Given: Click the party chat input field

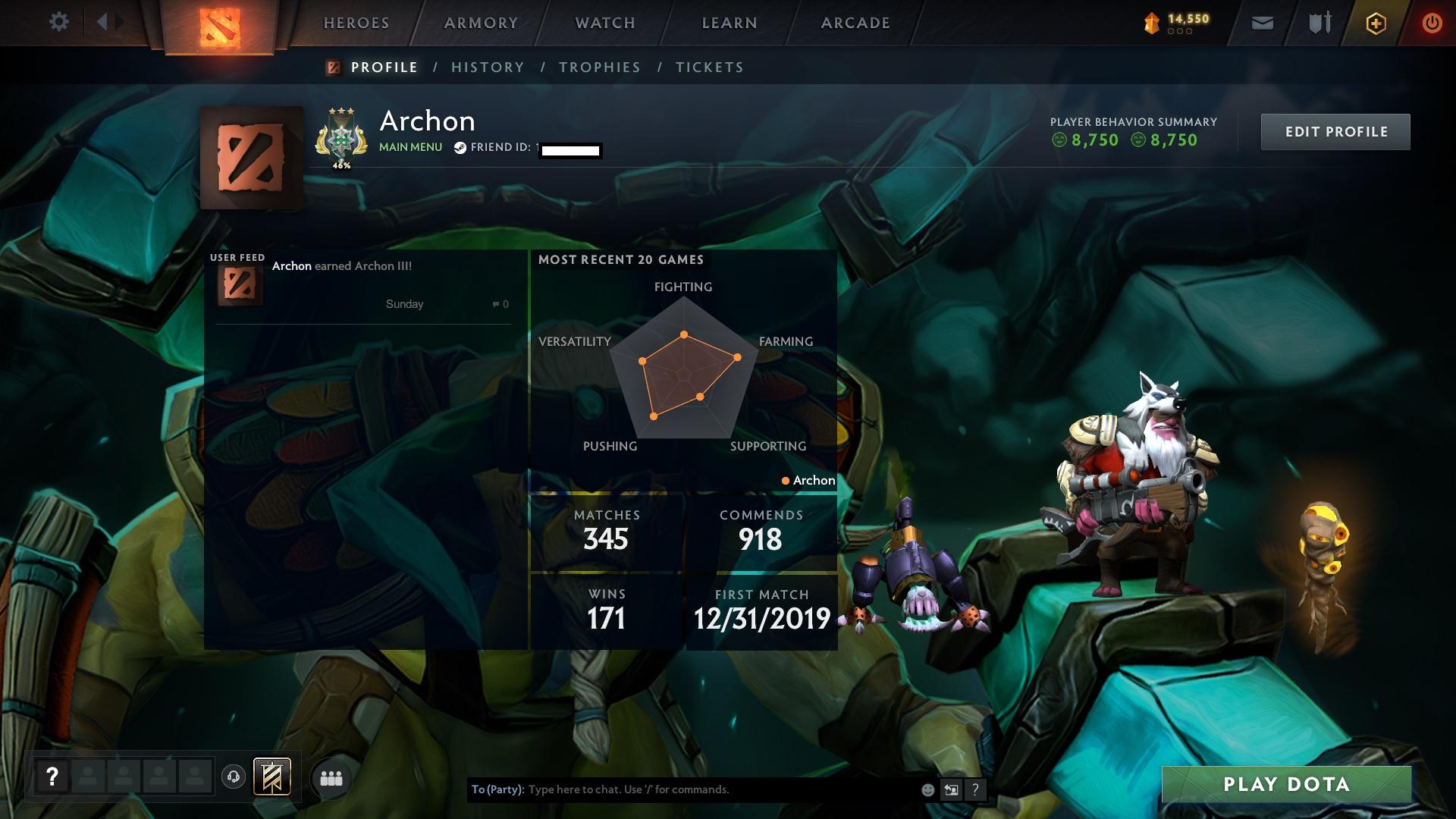Looking at the screenshot, I should [x=682, y=789].
